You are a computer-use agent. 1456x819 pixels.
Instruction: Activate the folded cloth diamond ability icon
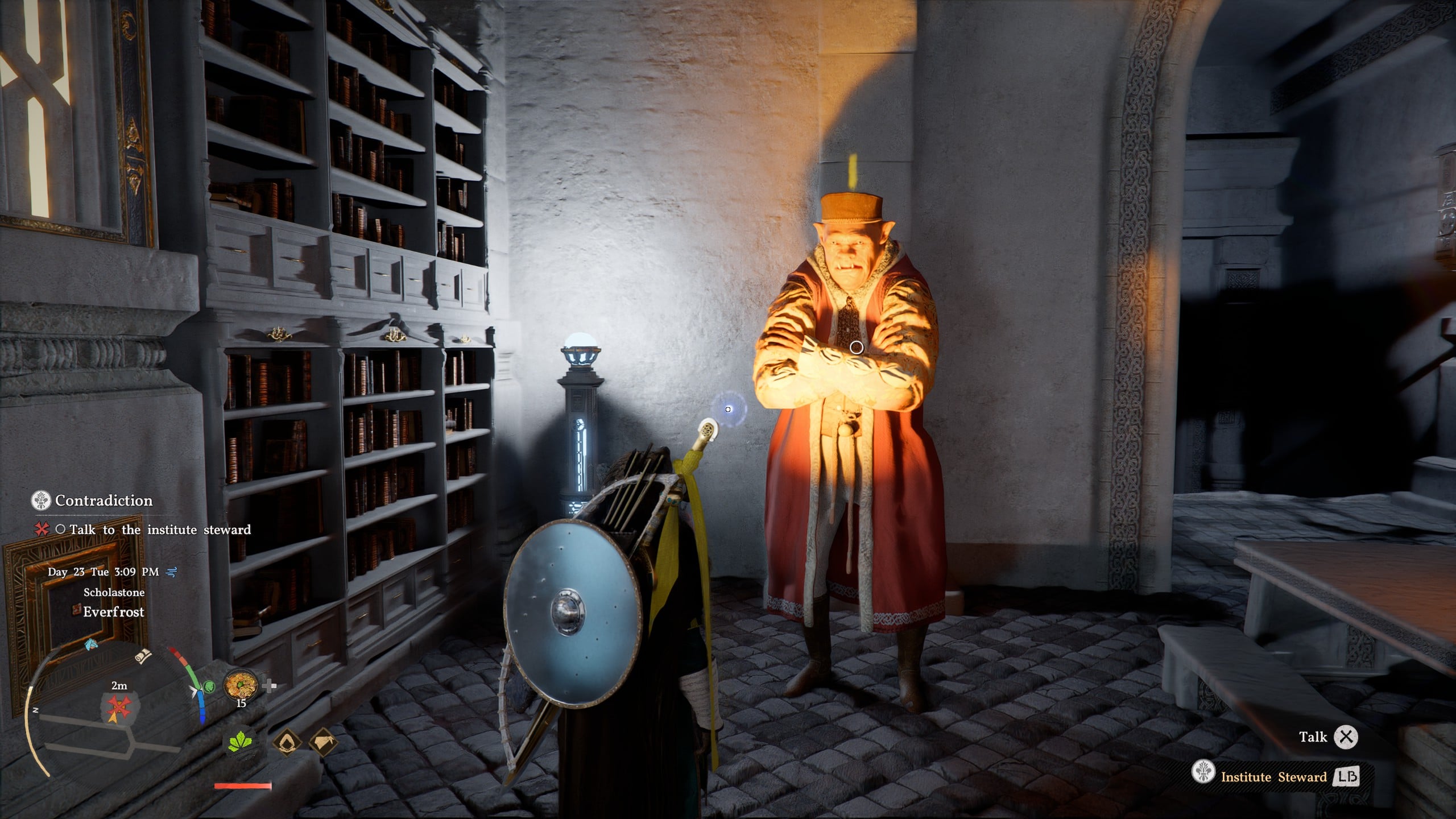tap(324, 743)
